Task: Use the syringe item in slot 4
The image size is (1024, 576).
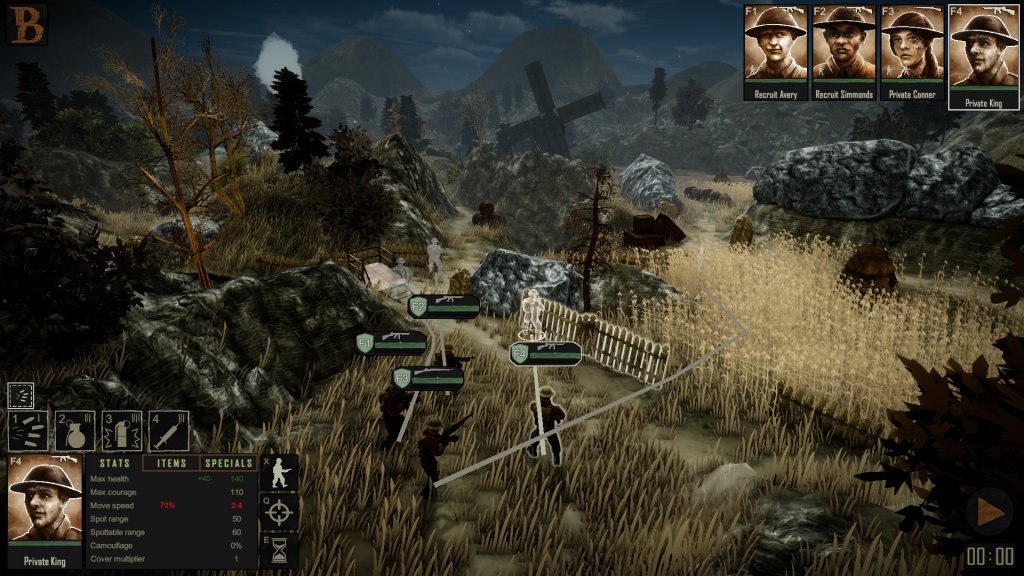Action: [x=169, y=431]
